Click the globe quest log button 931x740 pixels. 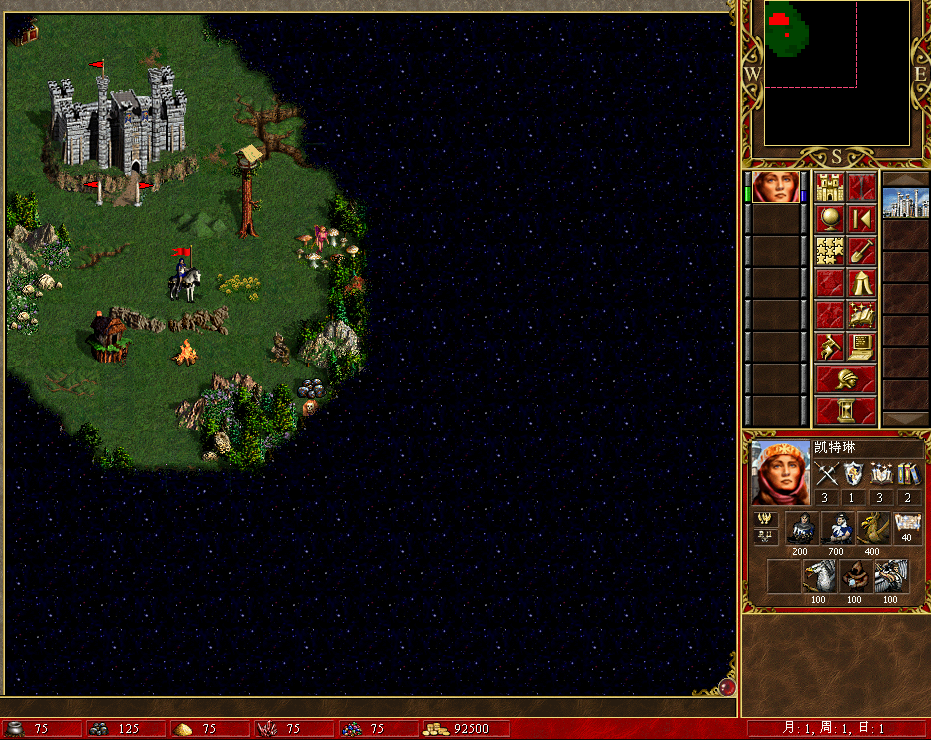[x=830, y=219]
